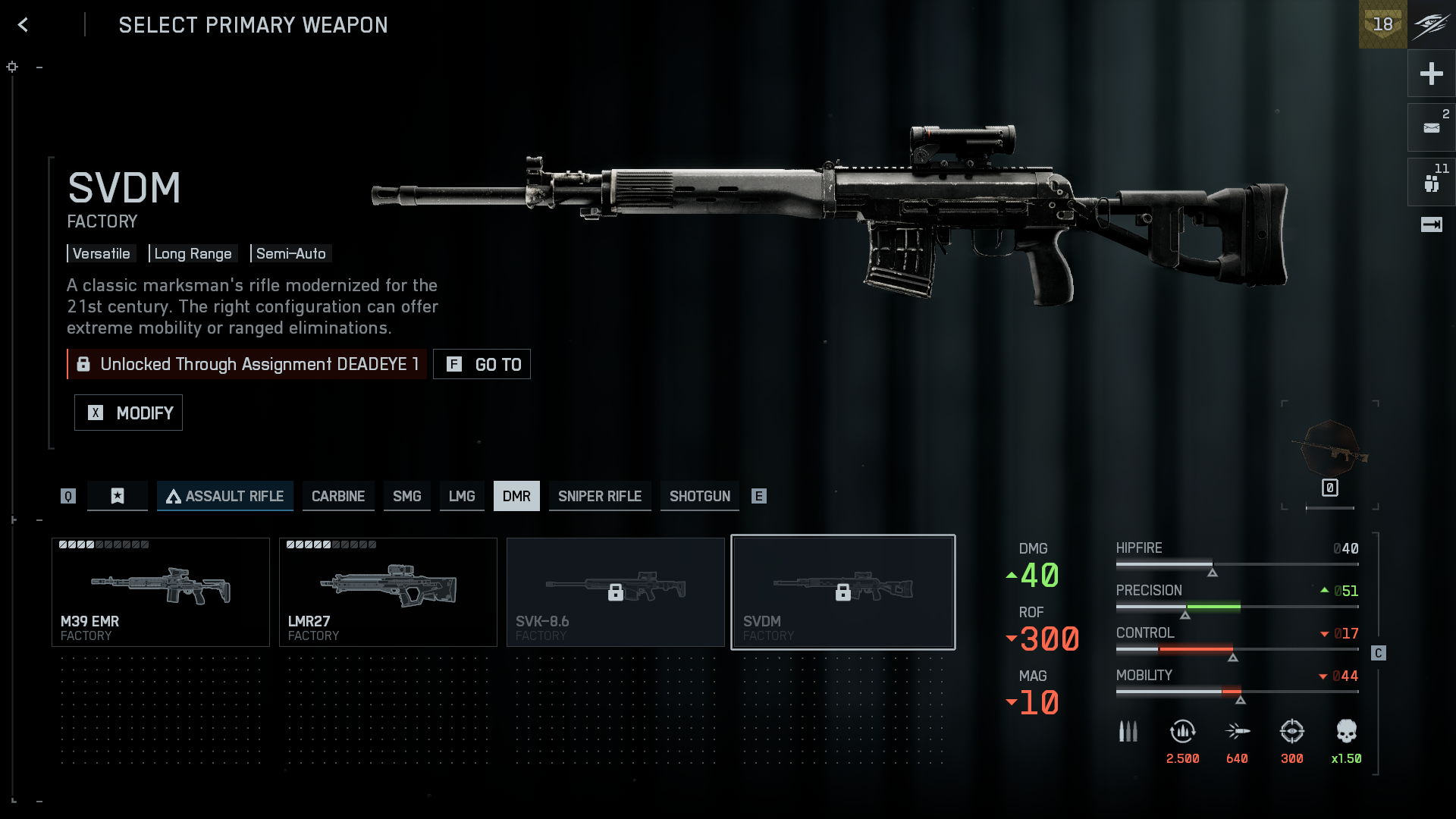Open the squad icon showing 11
Image resolution: width=1456 pixels, height=819 pixels.
1431,183
